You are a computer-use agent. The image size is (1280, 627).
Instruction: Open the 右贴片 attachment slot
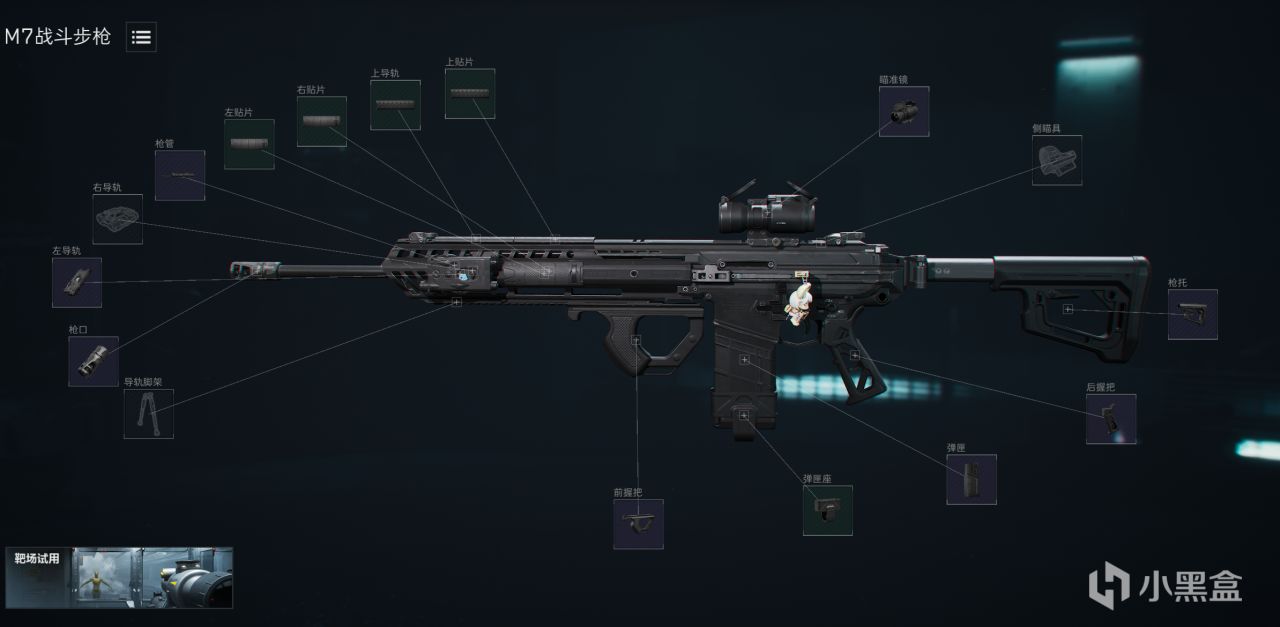tap(322, 121)
